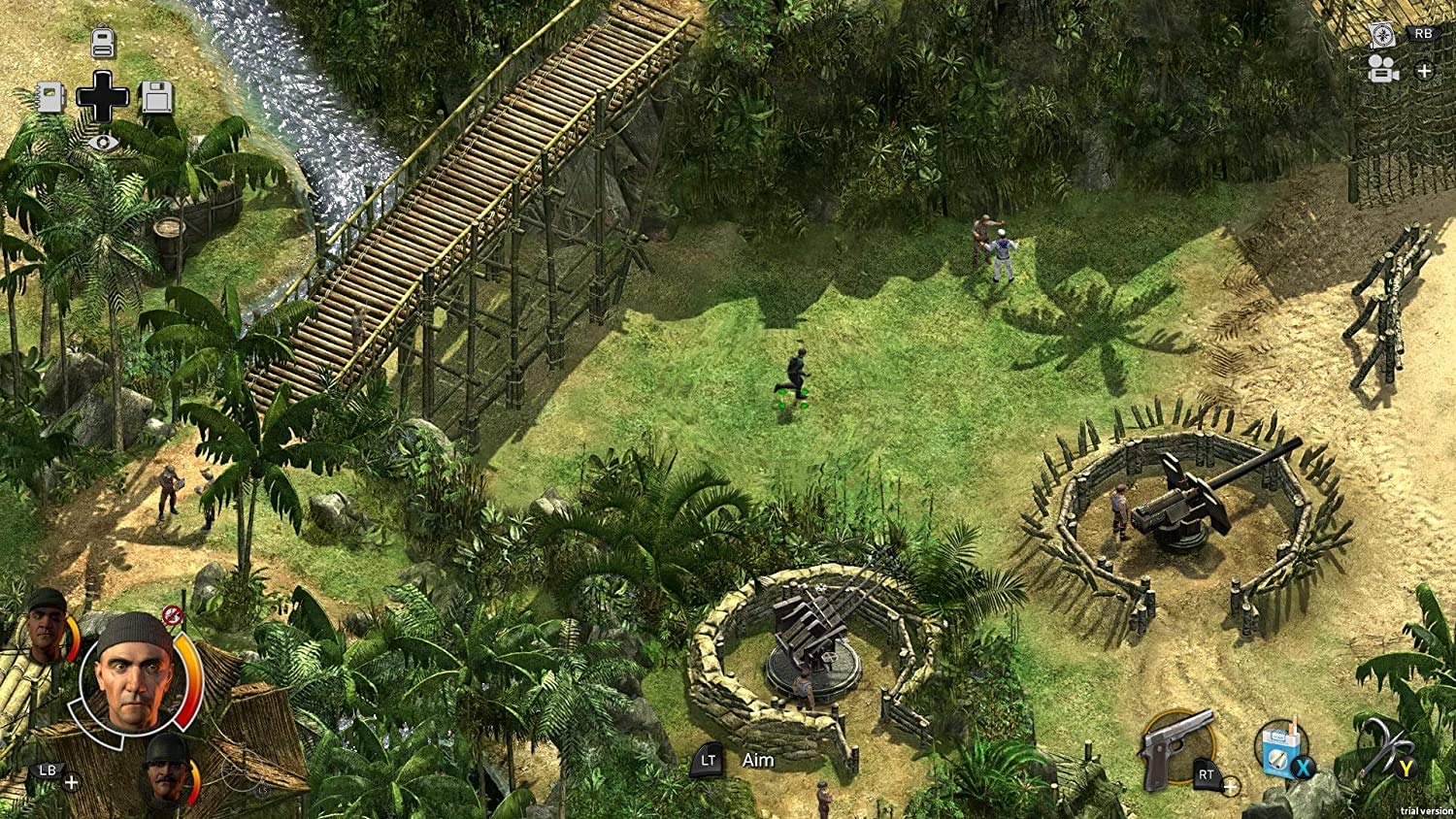Select the helmeted, mustached commando portrait
Image resolution: width=1456 pixels, height=819 pixels.
(x=168, y=768)
